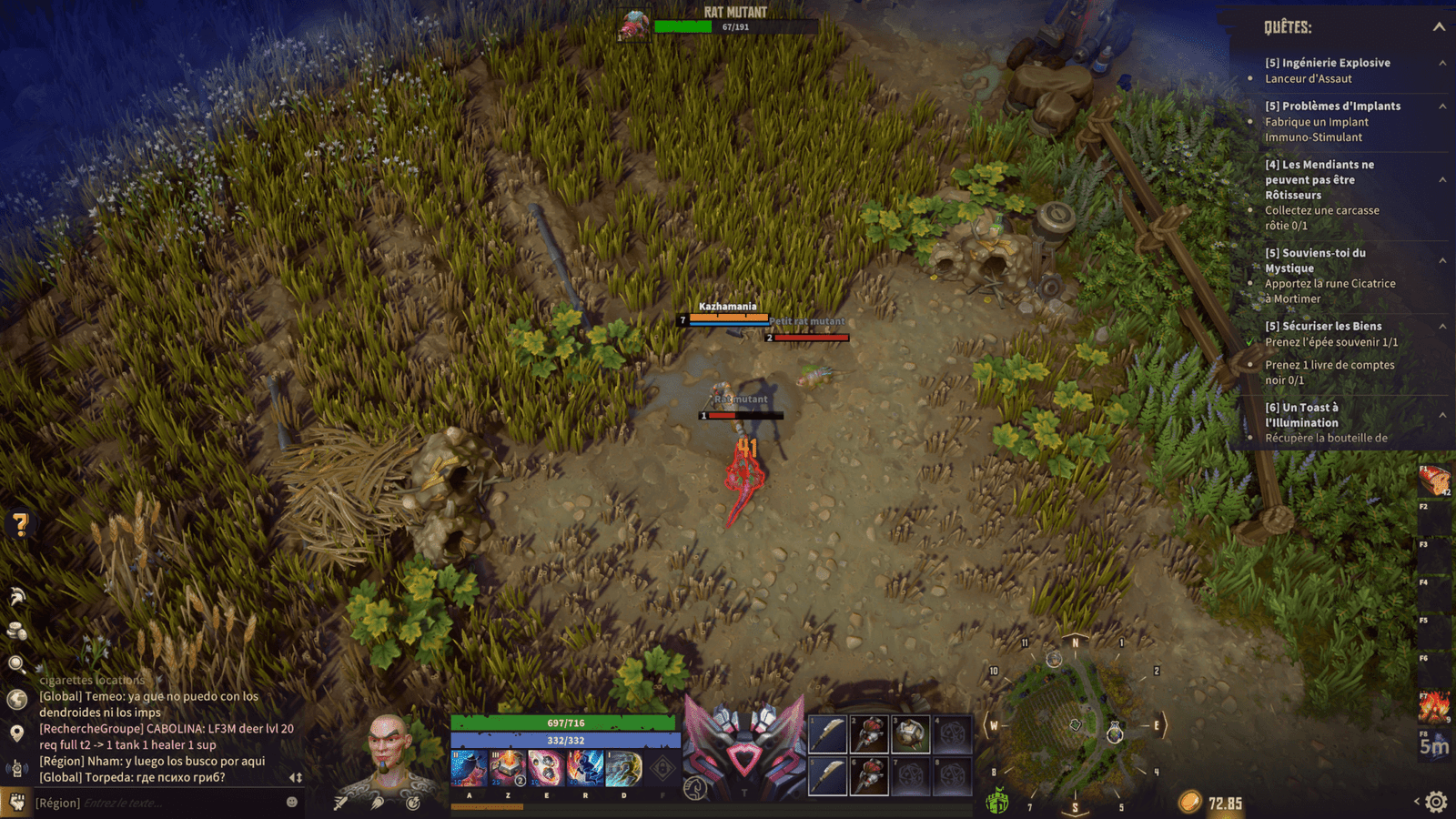Select the spiked shield item in slot 3
The height and width of the screenshot is (819, 1456).
click(x=910, y=733)
